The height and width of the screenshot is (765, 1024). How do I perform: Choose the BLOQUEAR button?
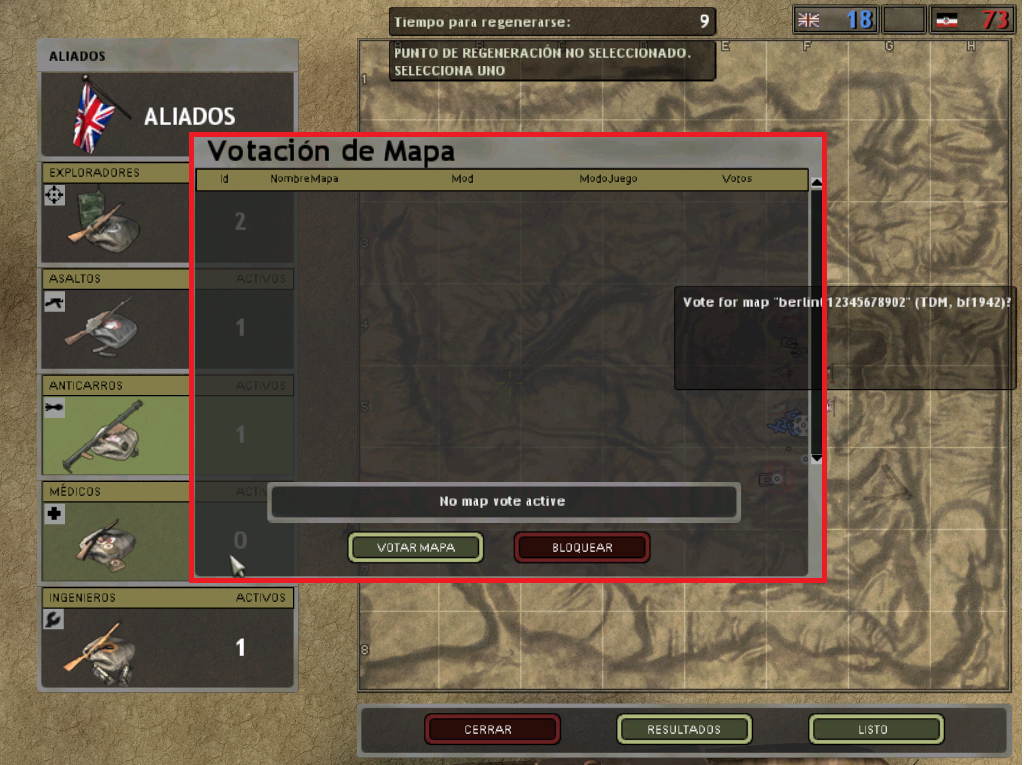pos(582,547)
